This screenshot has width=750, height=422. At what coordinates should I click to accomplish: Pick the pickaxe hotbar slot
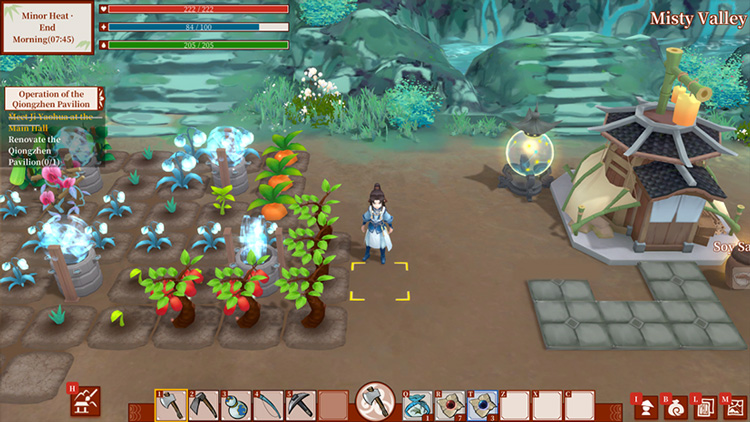[x=300, y=405]
